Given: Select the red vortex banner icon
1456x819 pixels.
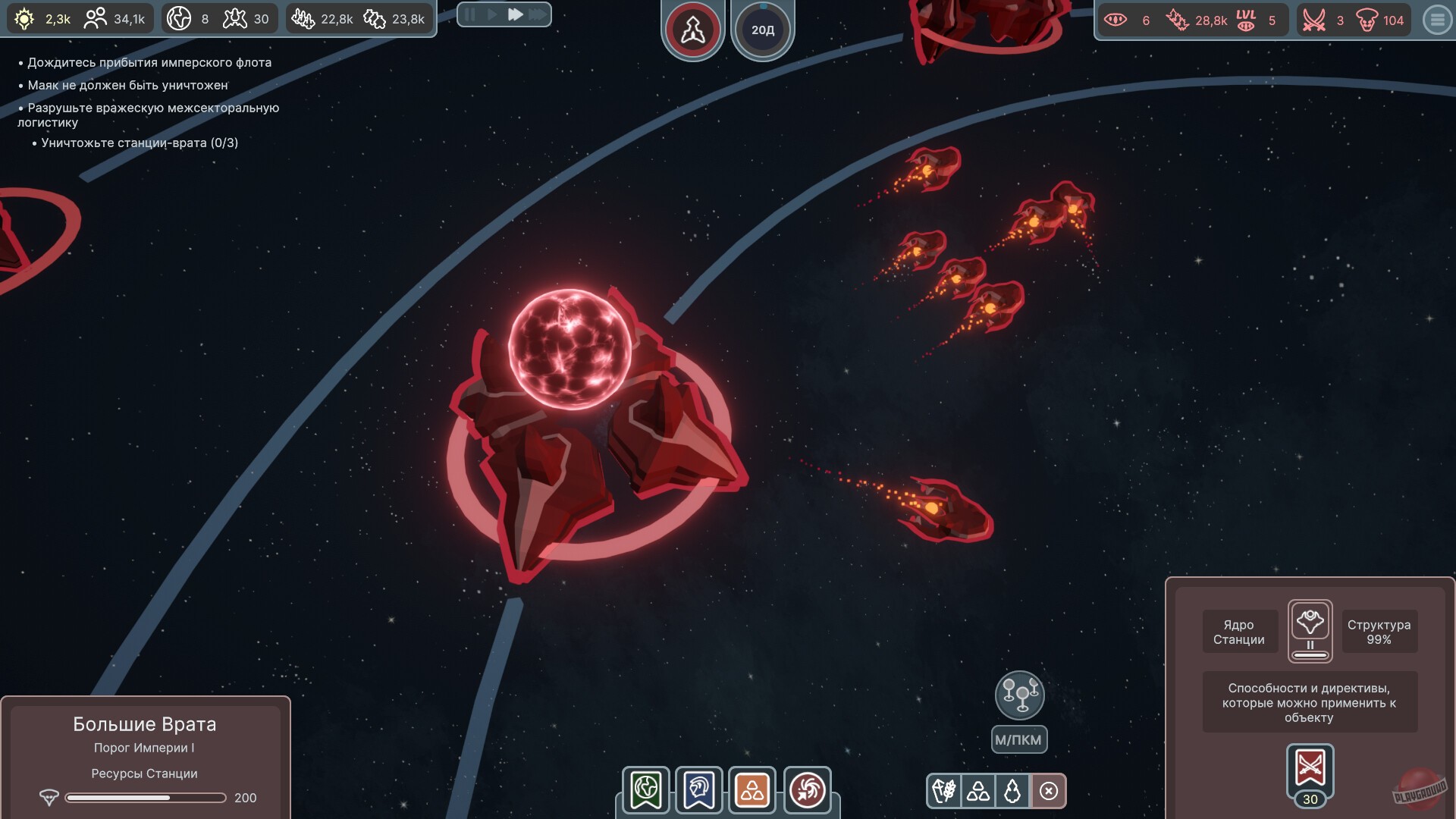Looking at the screenshot, I should pos(806,791).
